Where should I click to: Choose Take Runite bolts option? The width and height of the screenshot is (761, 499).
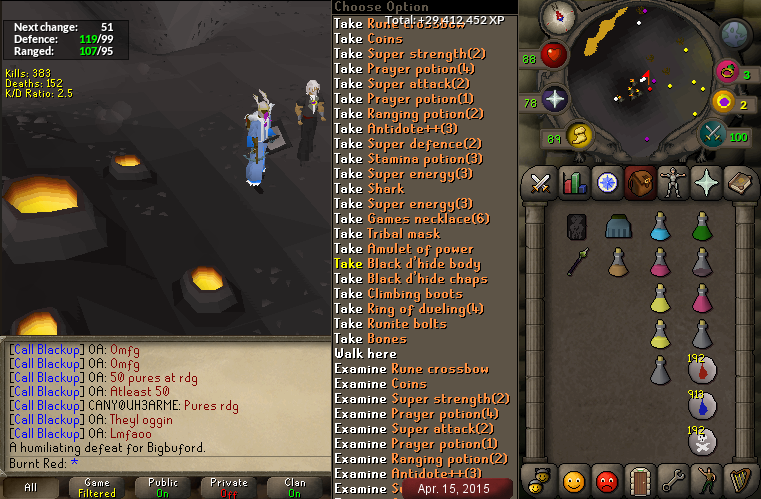coord(391,324)
